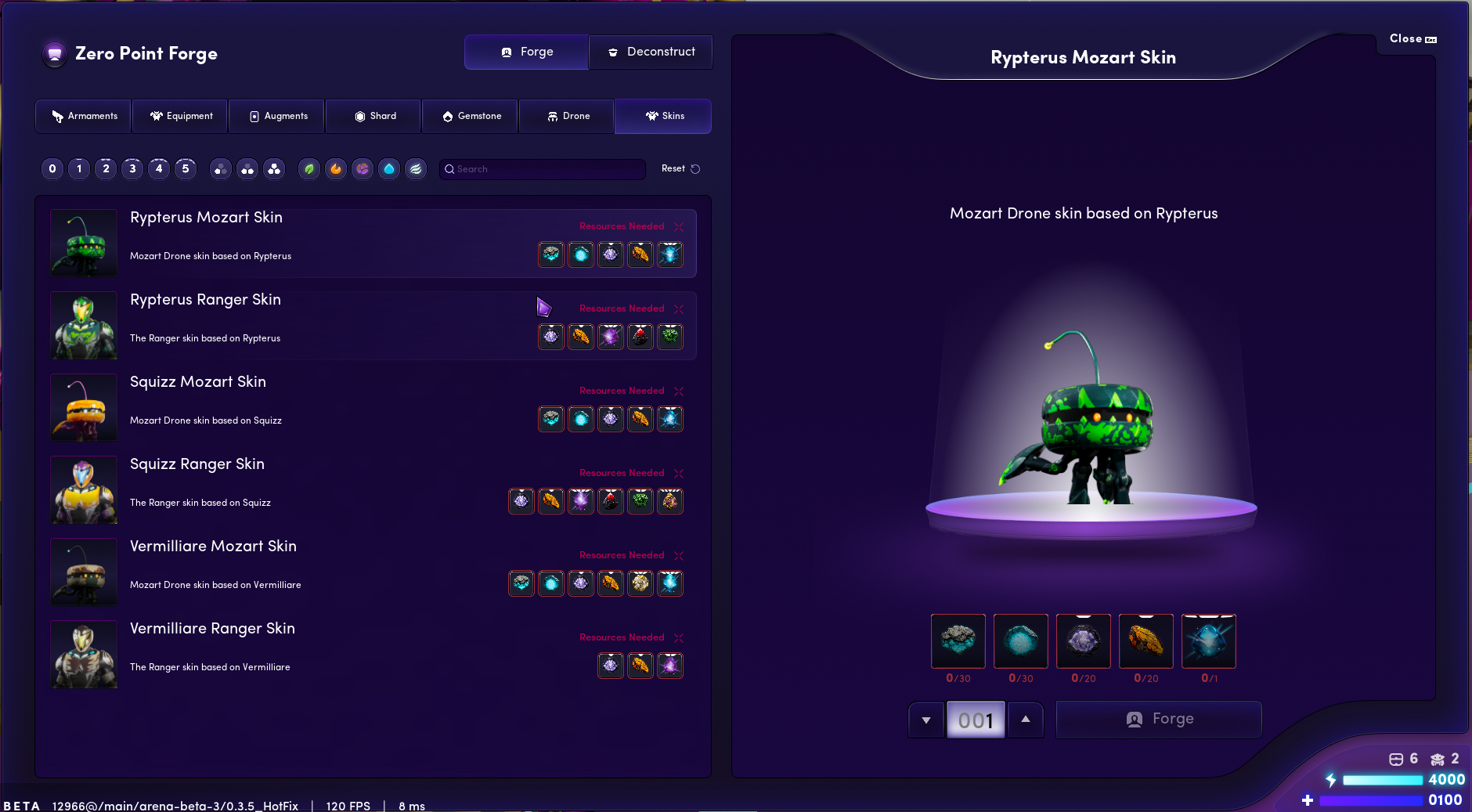Image resolution: width=1472 pixels, height=812 pixels.
Task: Close the Zero Point Forge window
Action: pos(1412,38)
